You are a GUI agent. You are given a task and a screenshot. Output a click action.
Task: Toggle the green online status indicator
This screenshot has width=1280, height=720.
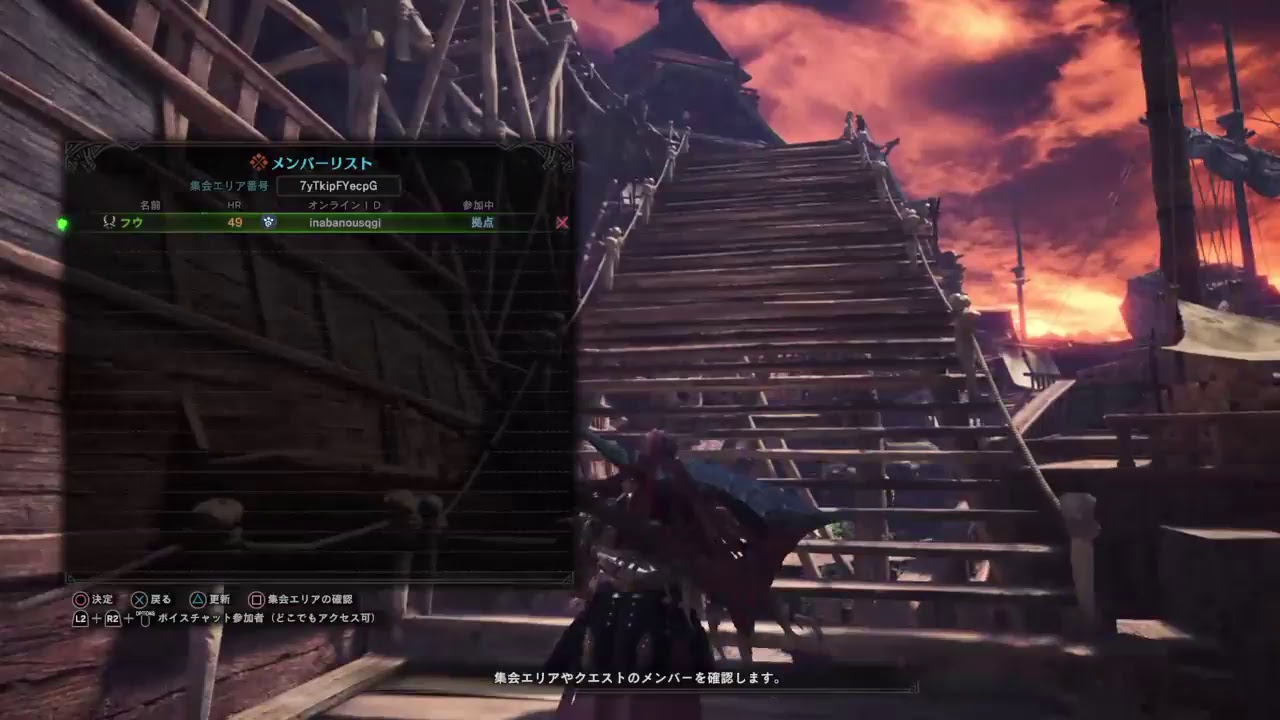(63, 224)
